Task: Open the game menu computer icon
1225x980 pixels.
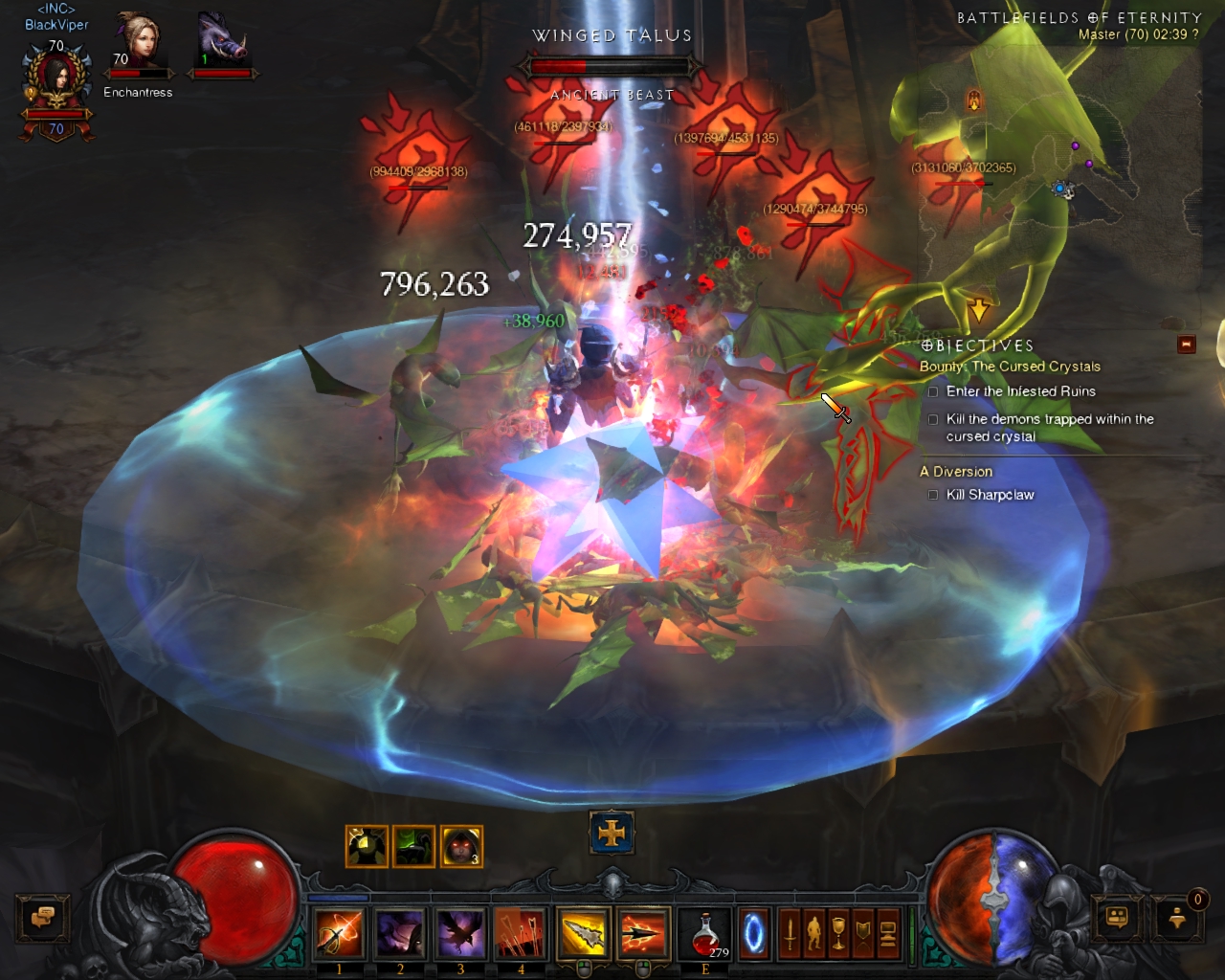Action: click(x=887, y=934)
